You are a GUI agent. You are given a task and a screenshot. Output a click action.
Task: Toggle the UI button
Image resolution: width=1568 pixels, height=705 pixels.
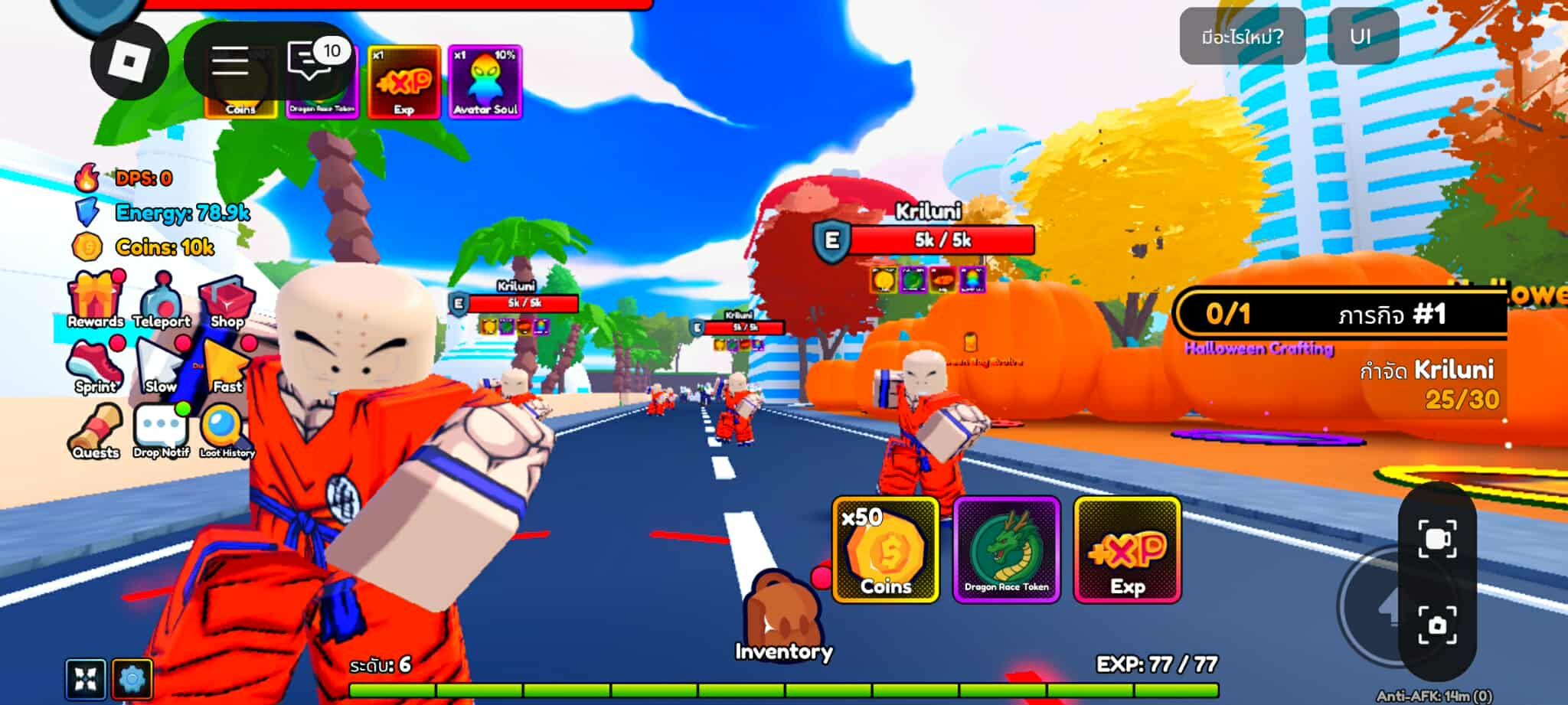(1362, 36)
